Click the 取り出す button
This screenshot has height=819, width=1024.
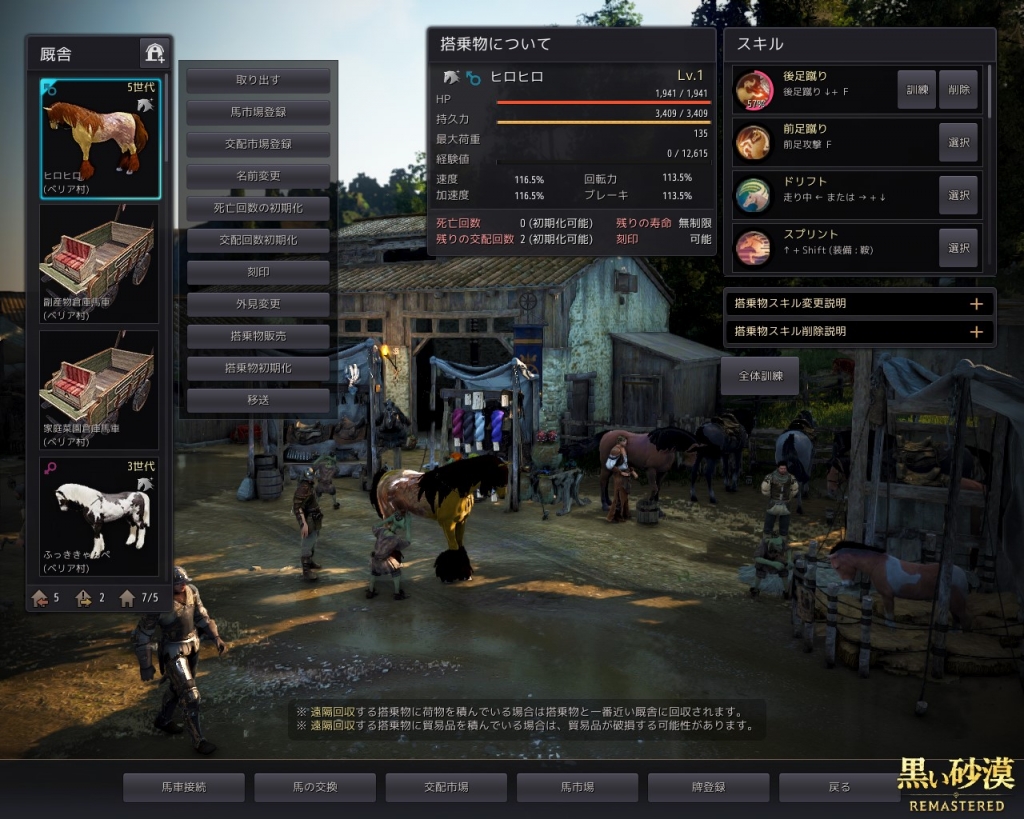pyautogui.click(x=258, y=80)
